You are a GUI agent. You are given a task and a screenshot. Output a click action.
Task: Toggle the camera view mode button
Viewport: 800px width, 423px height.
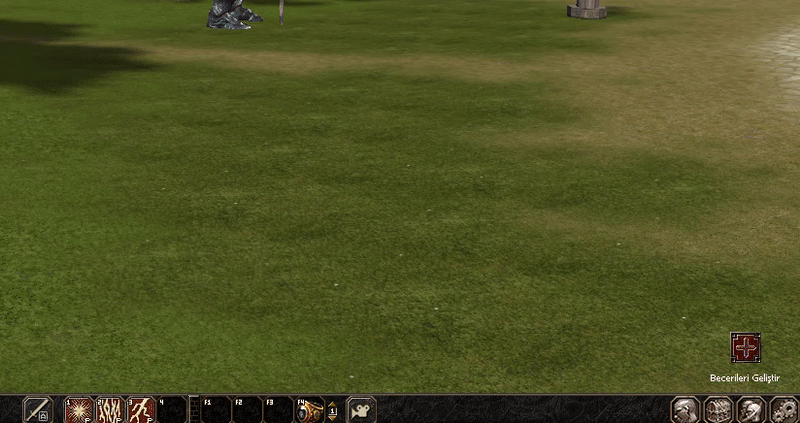click(361, 410)
